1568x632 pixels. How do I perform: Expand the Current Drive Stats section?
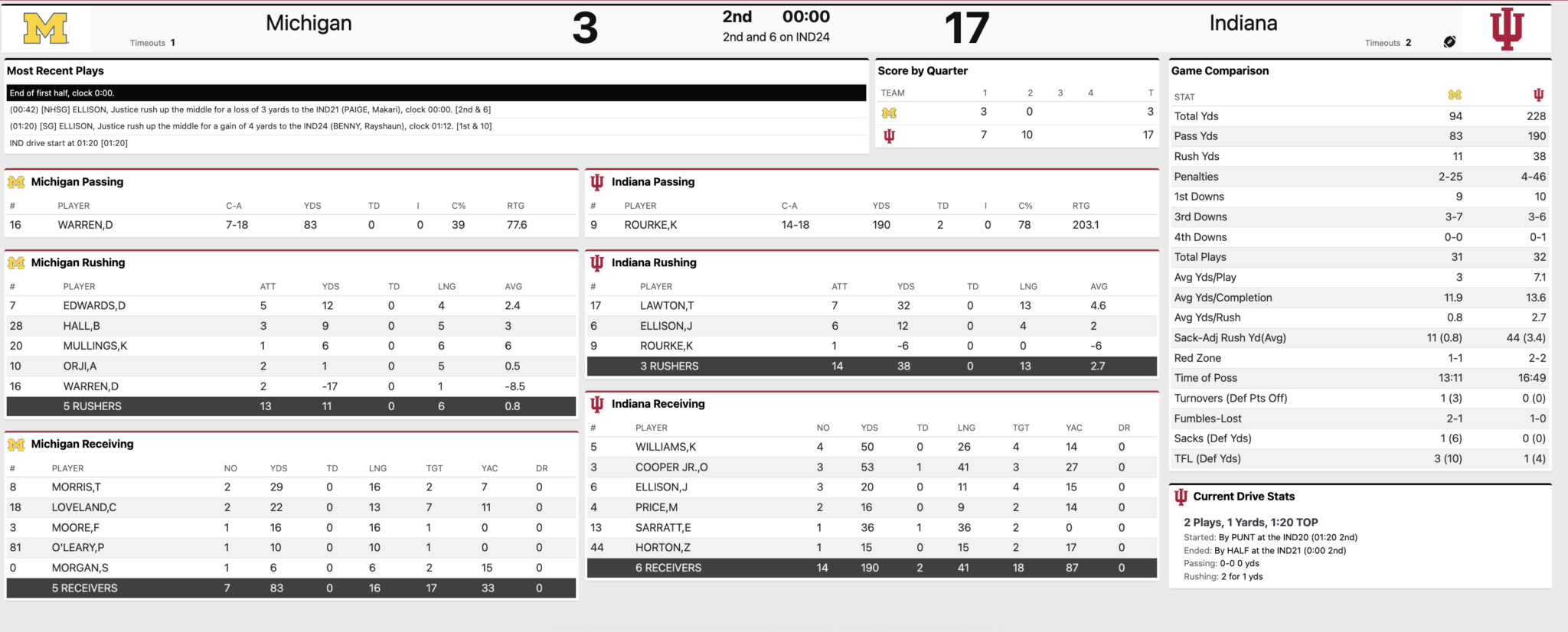pos(1246,496)
